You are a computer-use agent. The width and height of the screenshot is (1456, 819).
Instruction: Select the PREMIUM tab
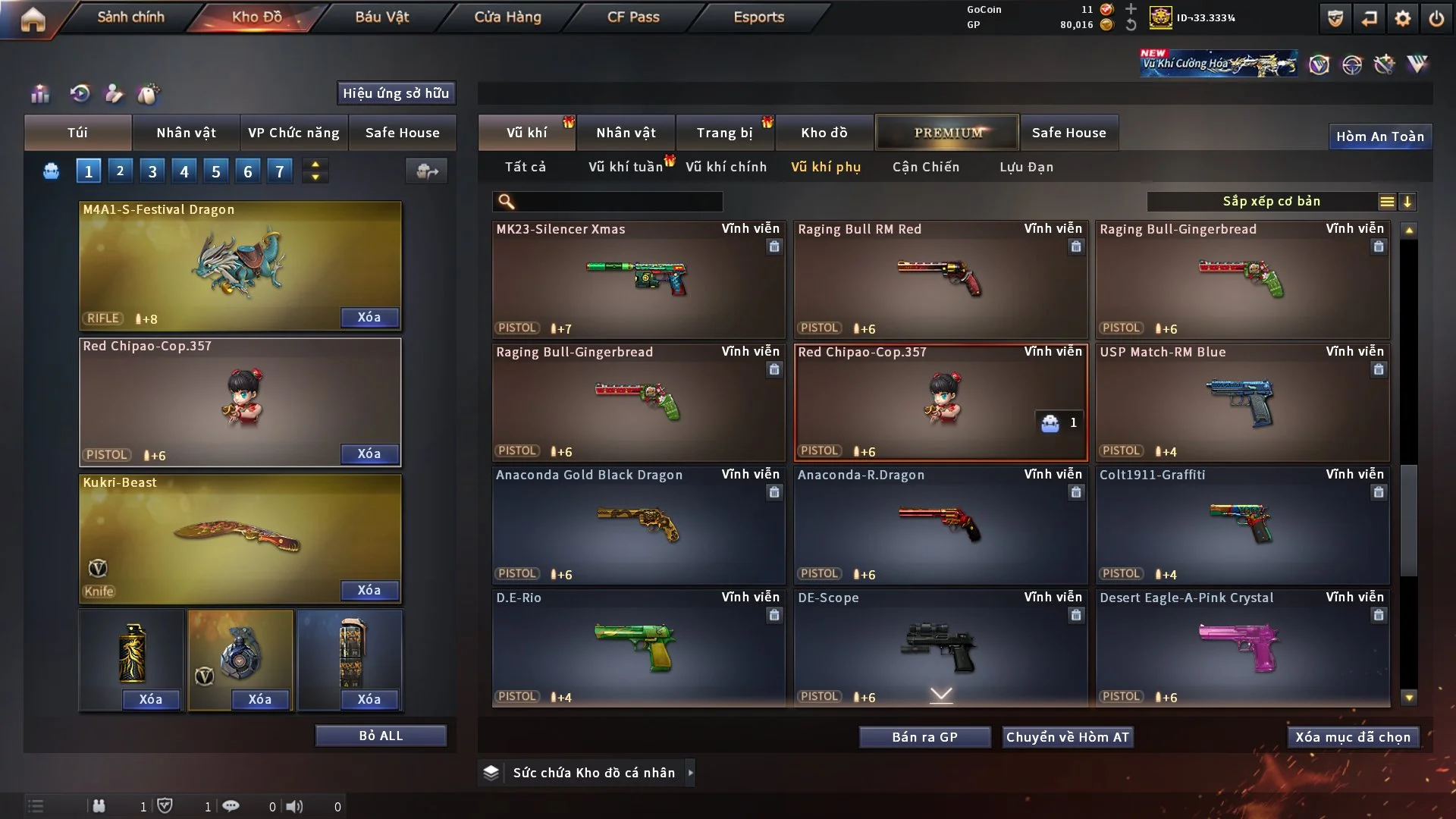click(x=948, y=133)
